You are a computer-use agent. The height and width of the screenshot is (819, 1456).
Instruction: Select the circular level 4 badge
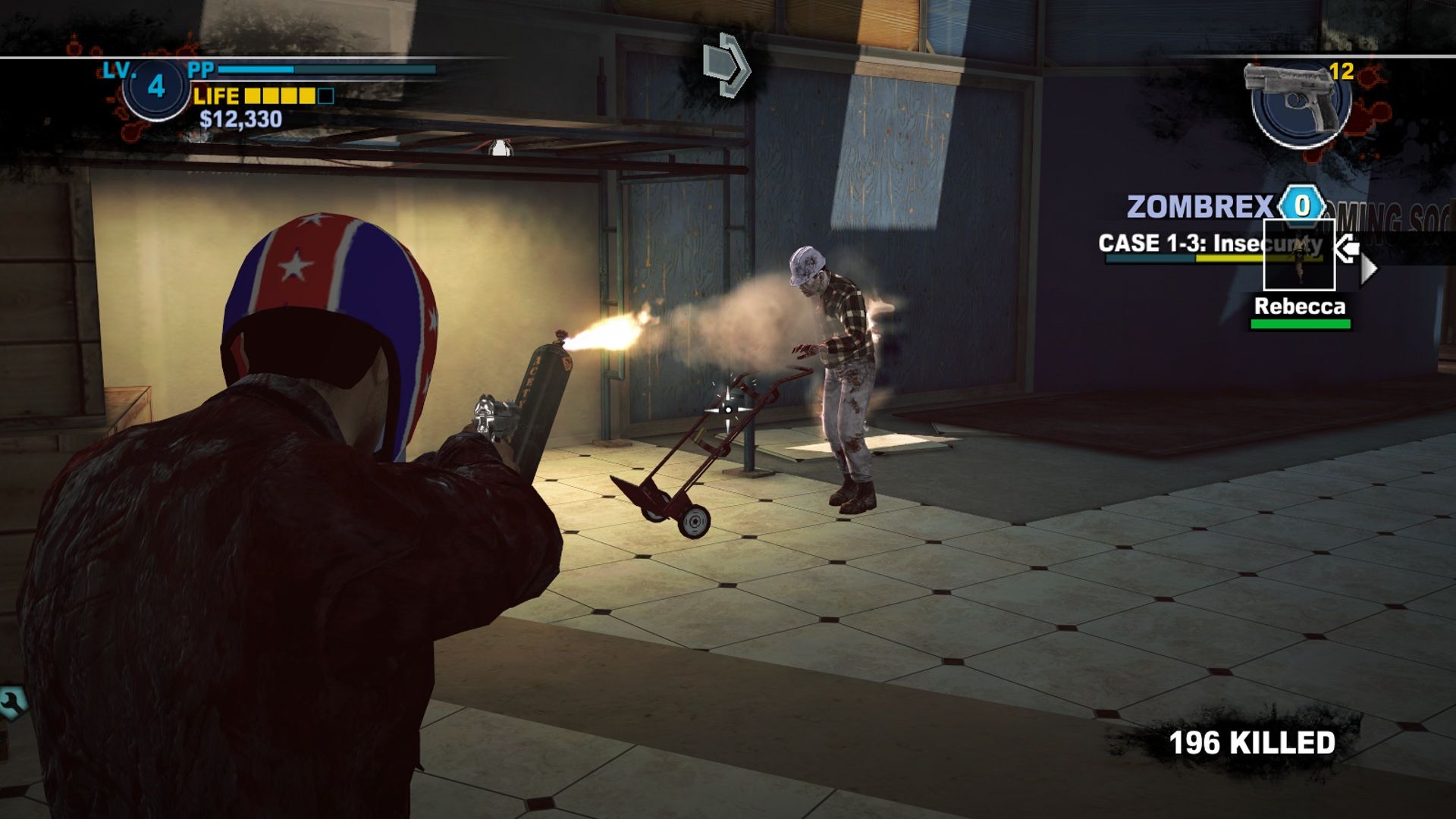(154, 89)
